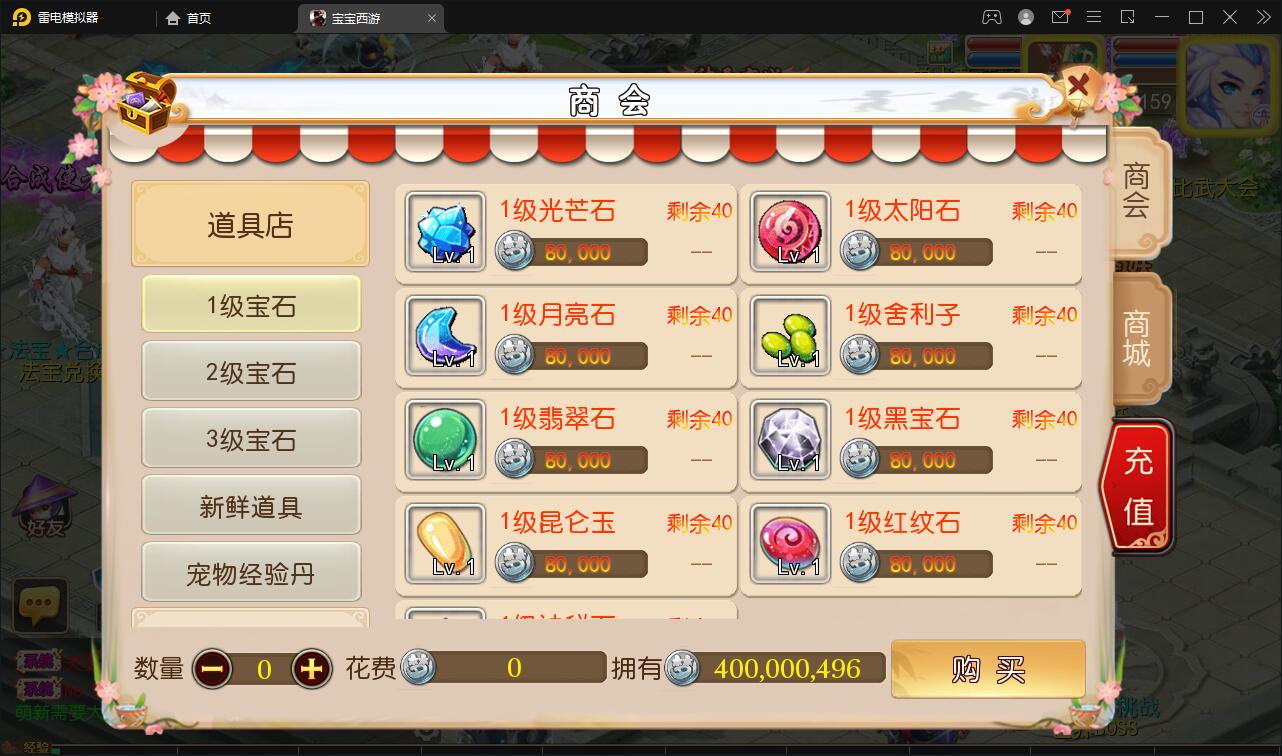Open the 3级宝石 category
Screen dimensions: 1282x756
click(250, 438)
